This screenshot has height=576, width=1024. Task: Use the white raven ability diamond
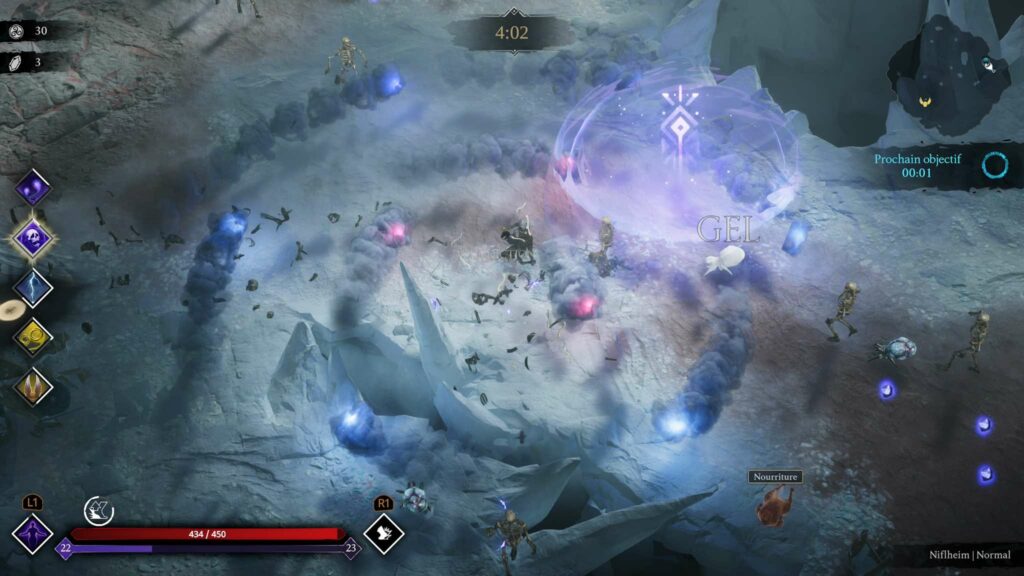(383, 532)
